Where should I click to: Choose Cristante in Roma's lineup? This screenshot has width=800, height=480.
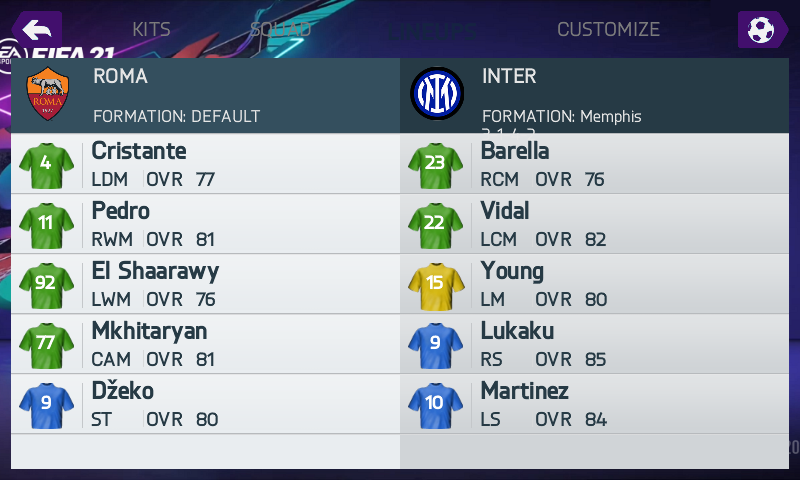point(205,164)
